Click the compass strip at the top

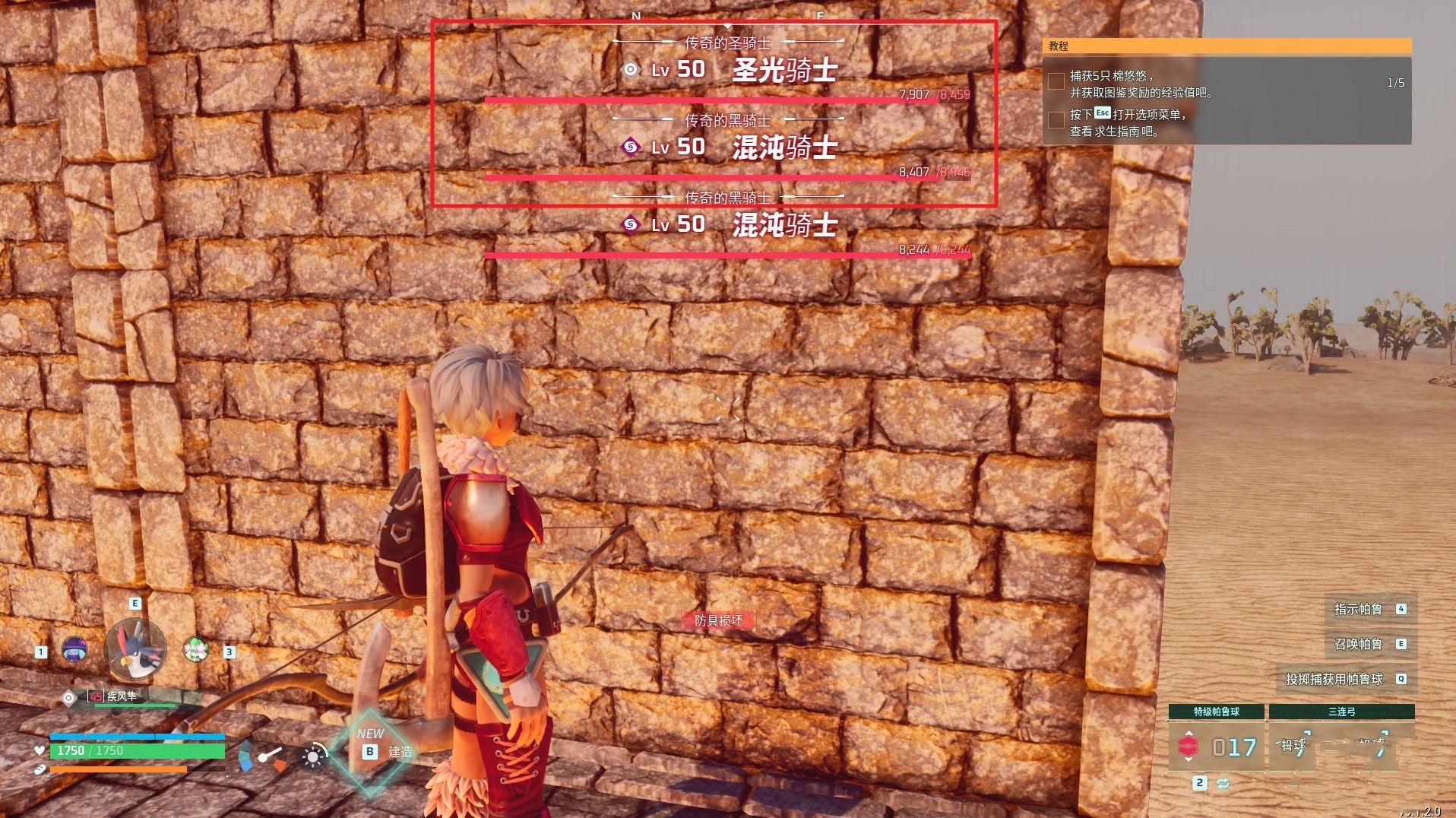tap(727, 16)
